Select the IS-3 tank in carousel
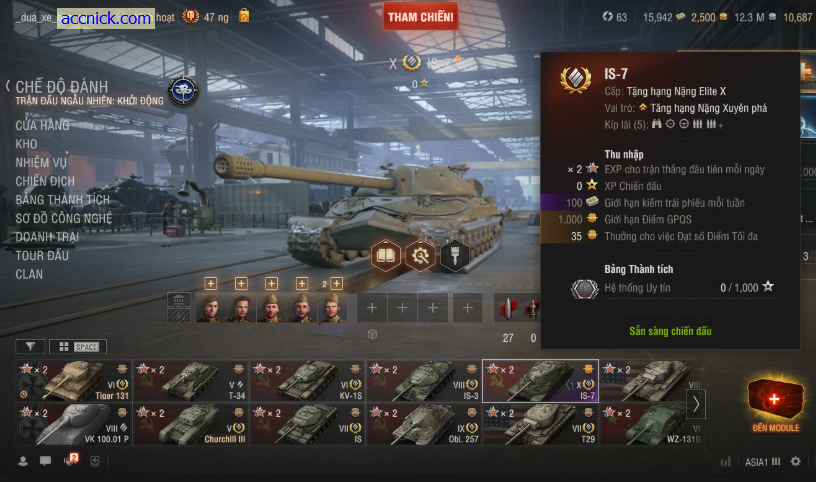The image size is (816, 482). click(x=424, y=381)
